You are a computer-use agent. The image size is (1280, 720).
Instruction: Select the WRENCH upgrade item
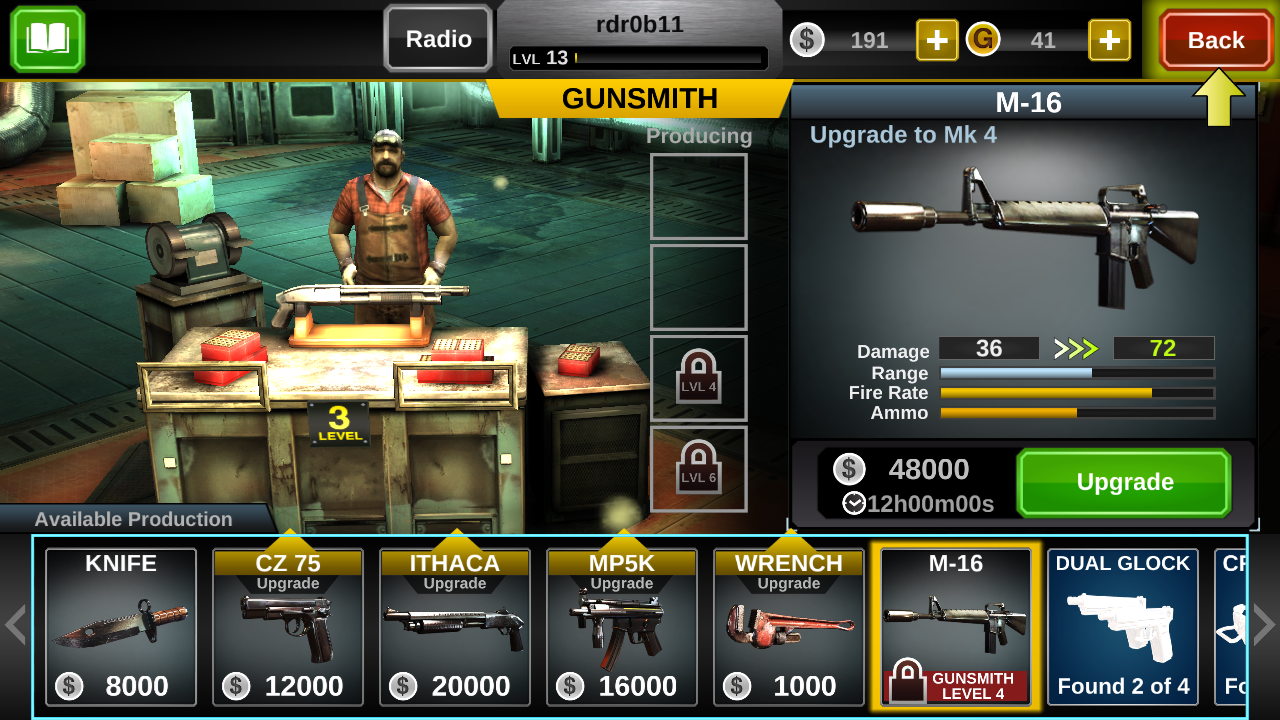[x=788, y=627]
